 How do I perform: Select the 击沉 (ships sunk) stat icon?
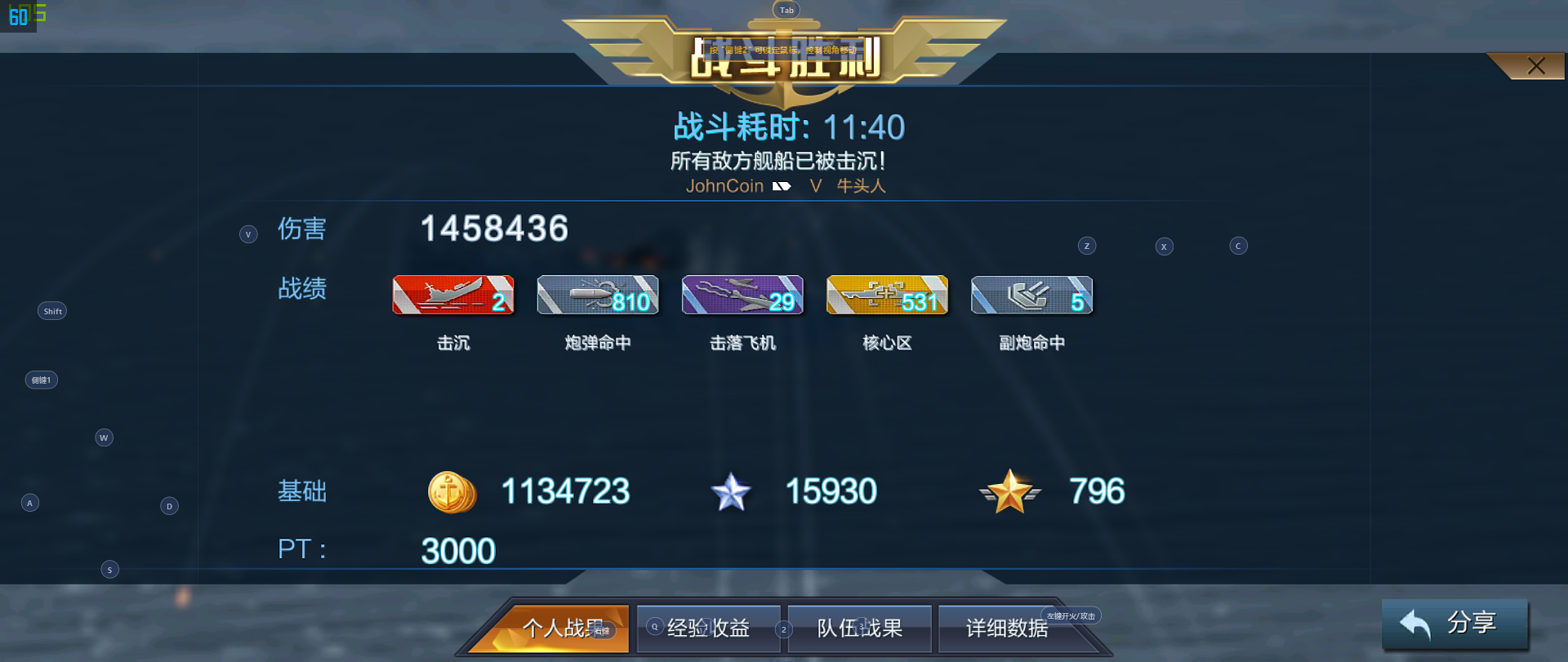(453, 295)
